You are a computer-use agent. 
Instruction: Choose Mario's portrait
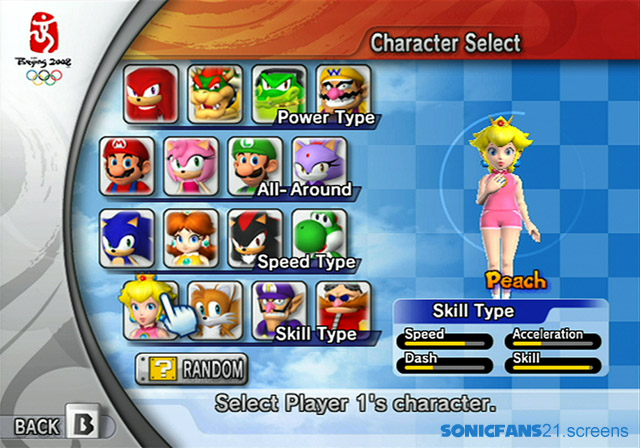[127, 165]
